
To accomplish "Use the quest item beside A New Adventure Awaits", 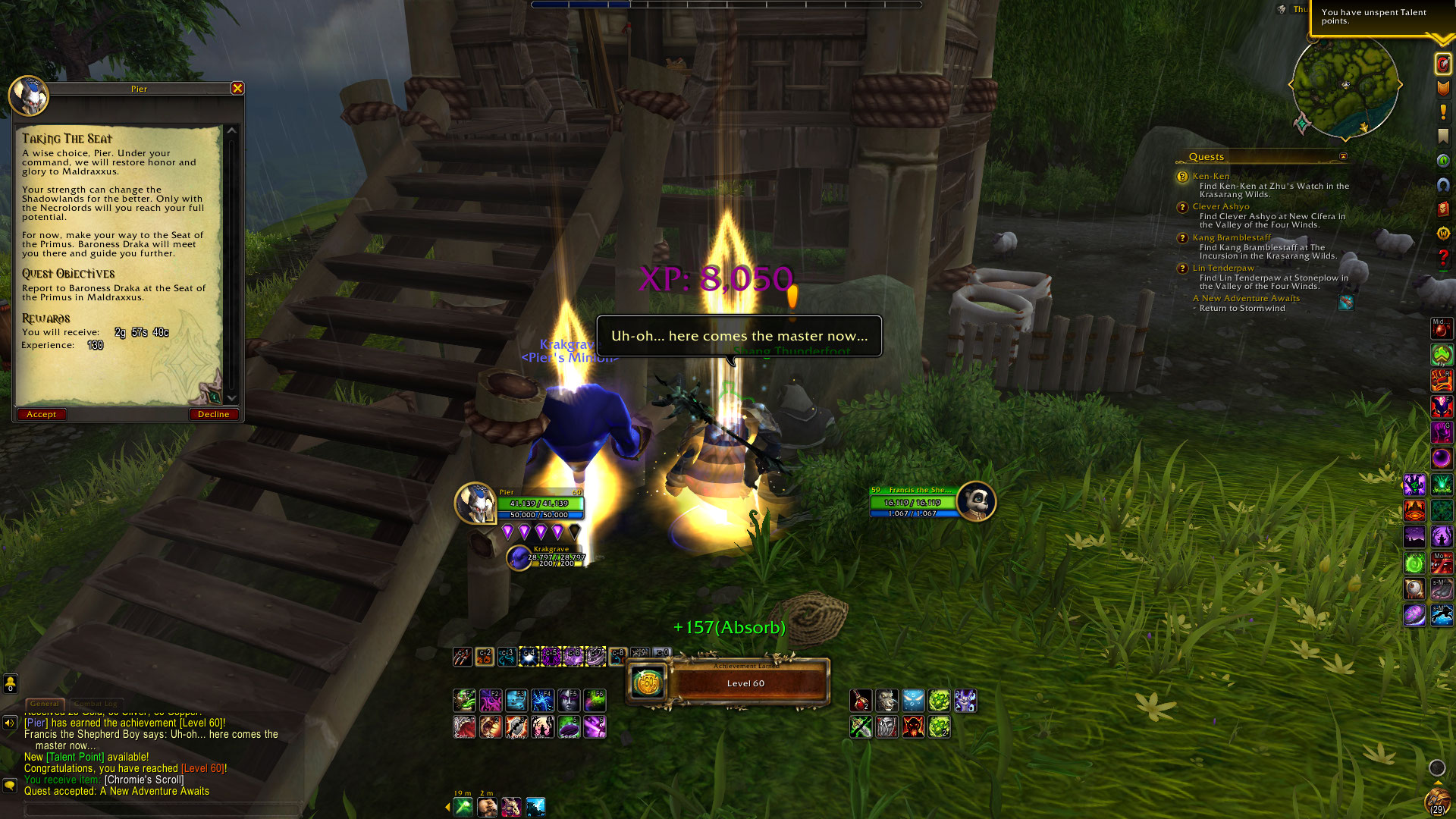I will click(x=1346, y=302).
